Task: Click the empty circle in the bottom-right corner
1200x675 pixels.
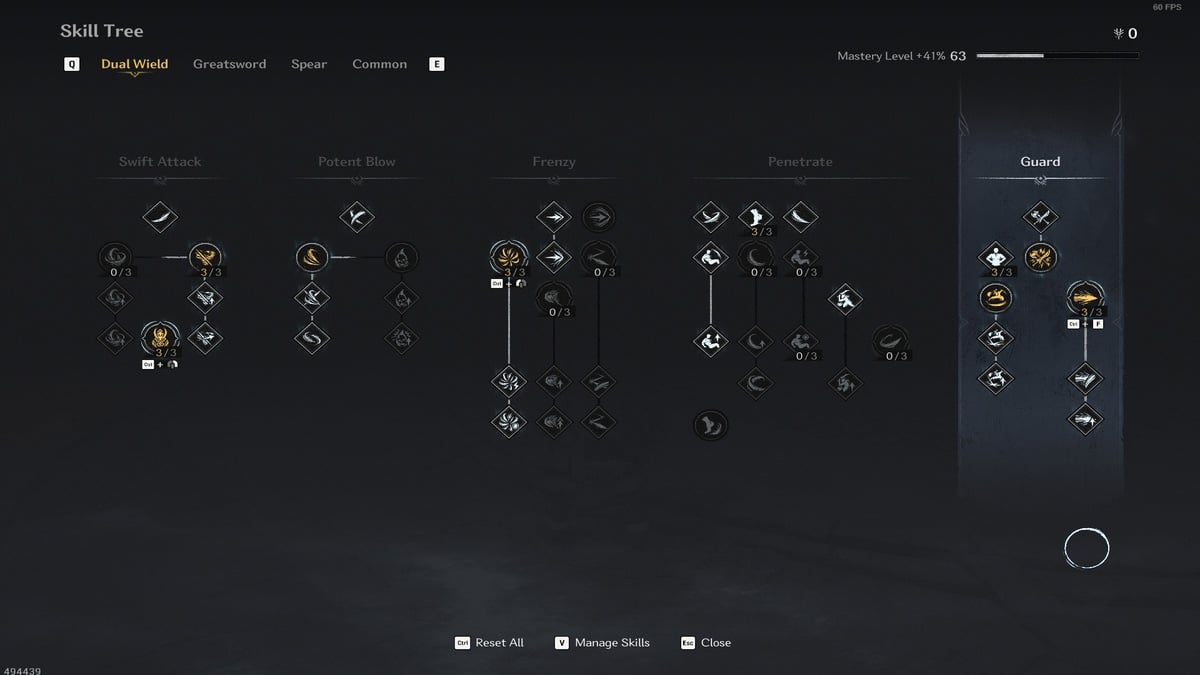Action: coord(1086,548)
